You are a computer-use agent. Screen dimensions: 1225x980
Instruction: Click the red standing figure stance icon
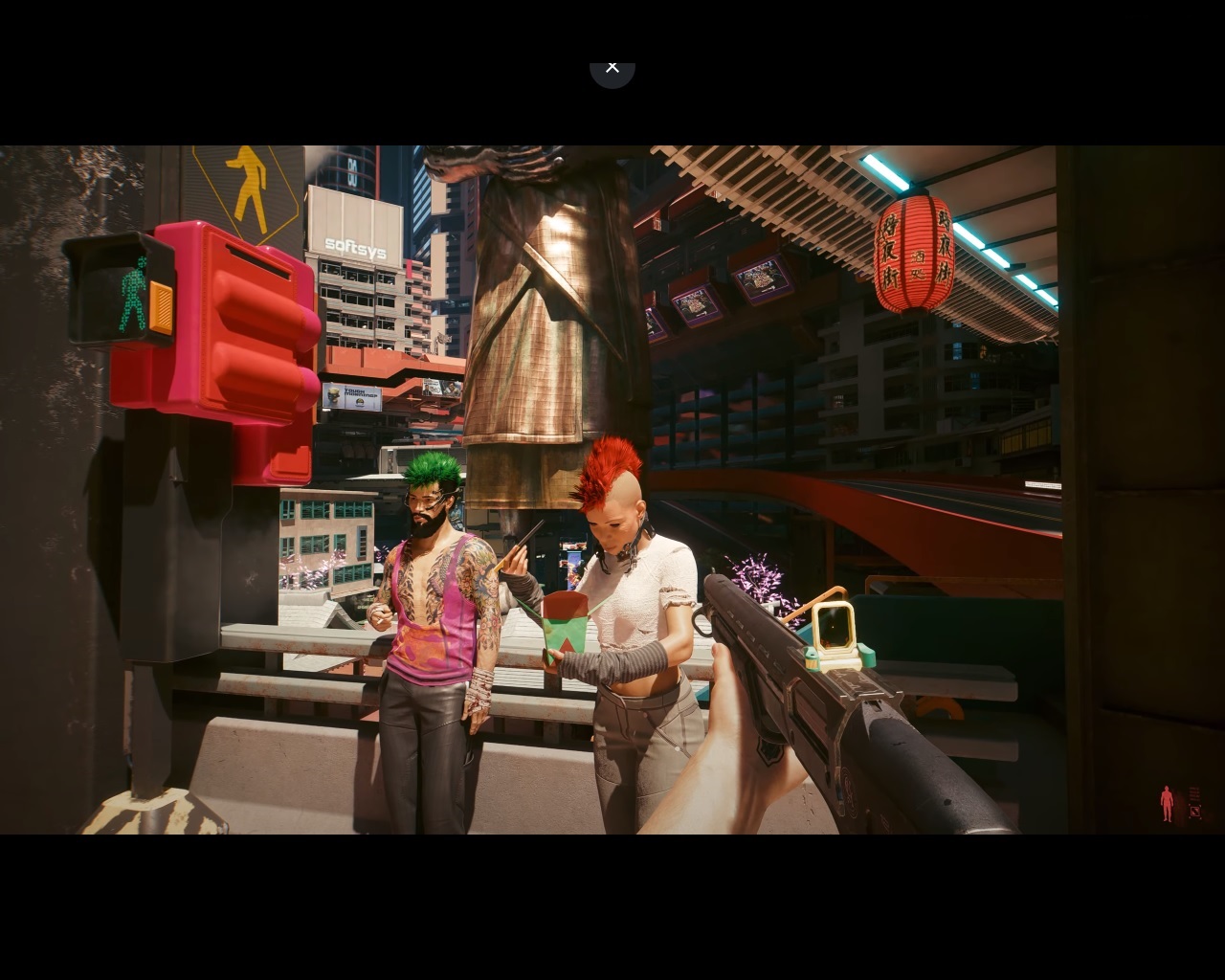[x=1167, y=804]
